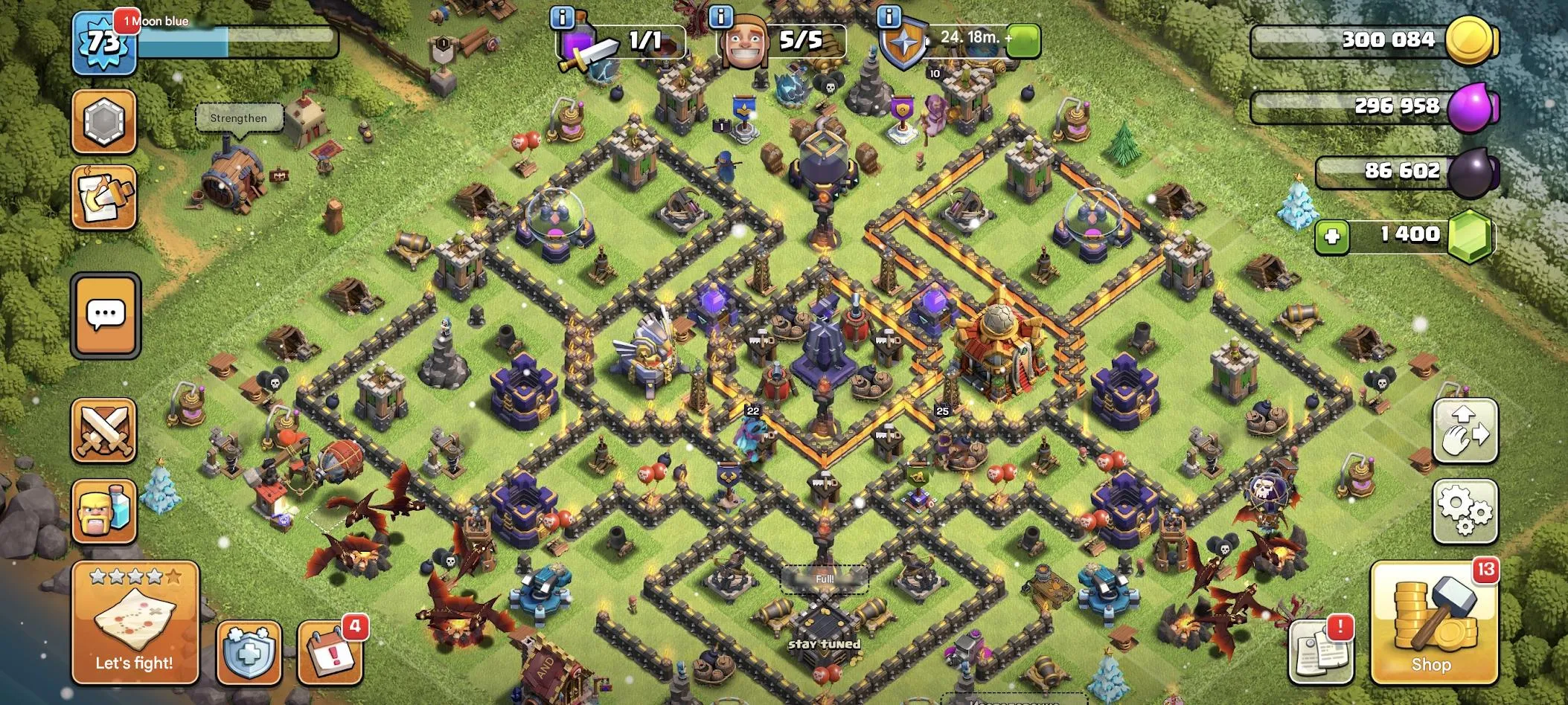
Task: Tap the crossed swords attack icon
Action: click(104, 431)
